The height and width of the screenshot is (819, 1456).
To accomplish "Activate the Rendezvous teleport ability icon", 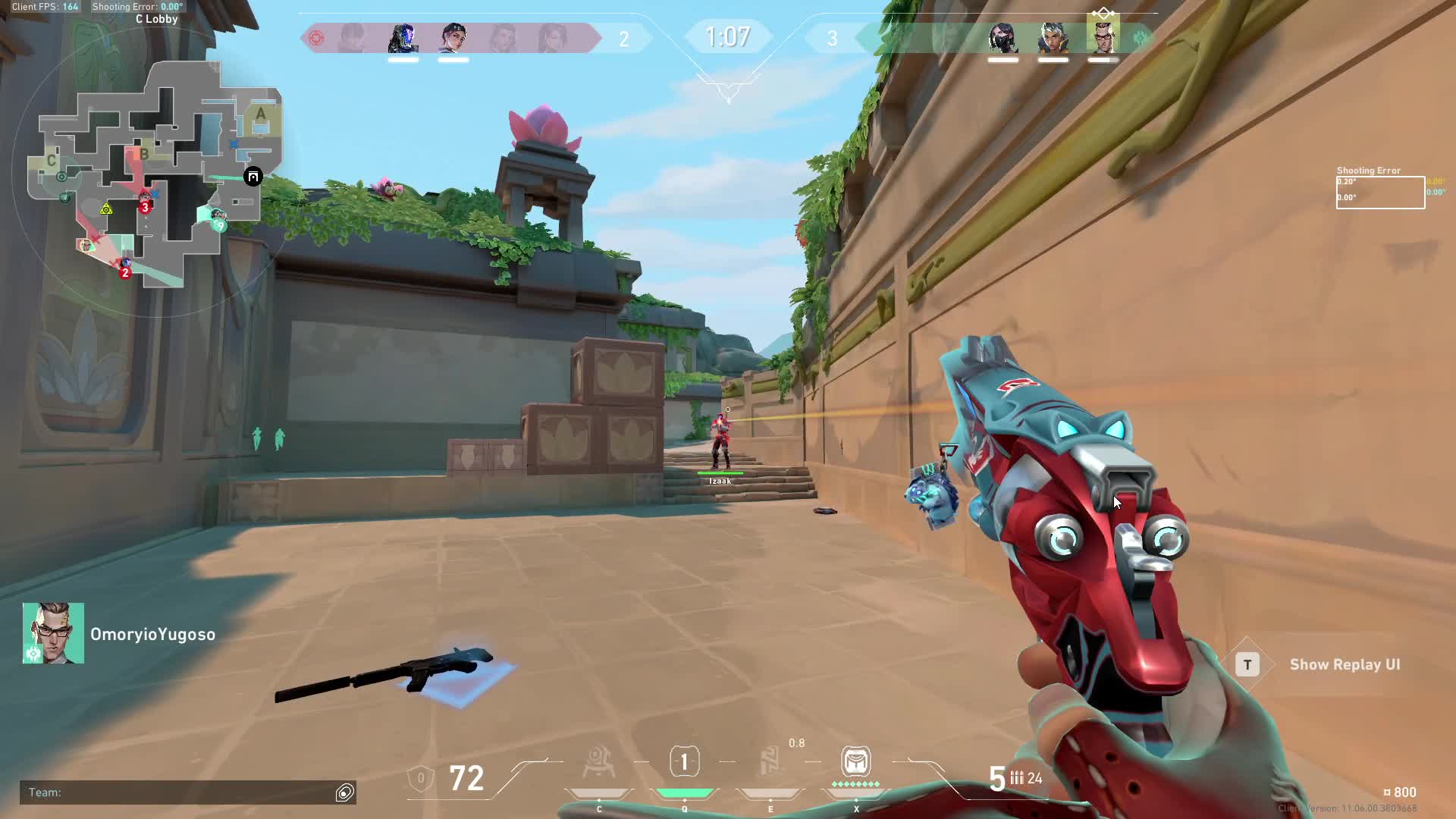I will coord(770,762).
